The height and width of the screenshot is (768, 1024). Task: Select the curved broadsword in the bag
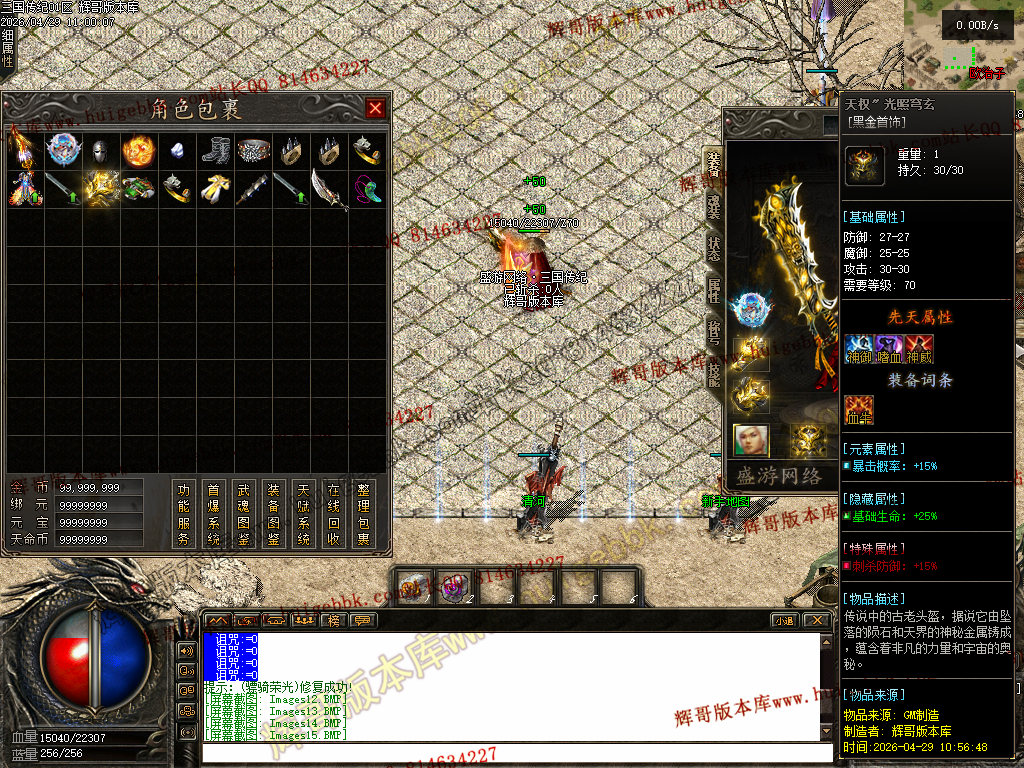pyautogui.click(x=328, y=188)
